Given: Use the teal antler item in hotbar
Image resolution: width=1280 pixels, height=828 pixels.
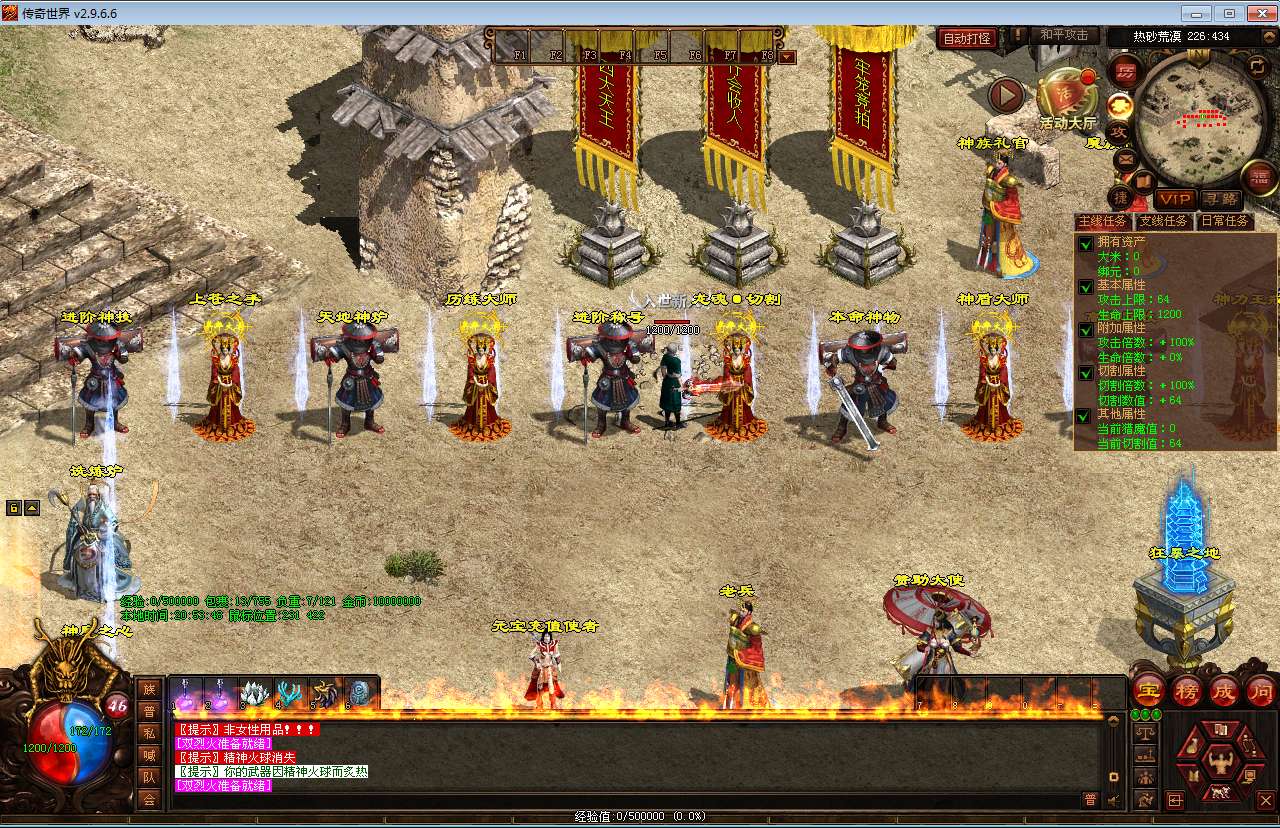Looking at the screenshot, I should [x=289, y=692].
